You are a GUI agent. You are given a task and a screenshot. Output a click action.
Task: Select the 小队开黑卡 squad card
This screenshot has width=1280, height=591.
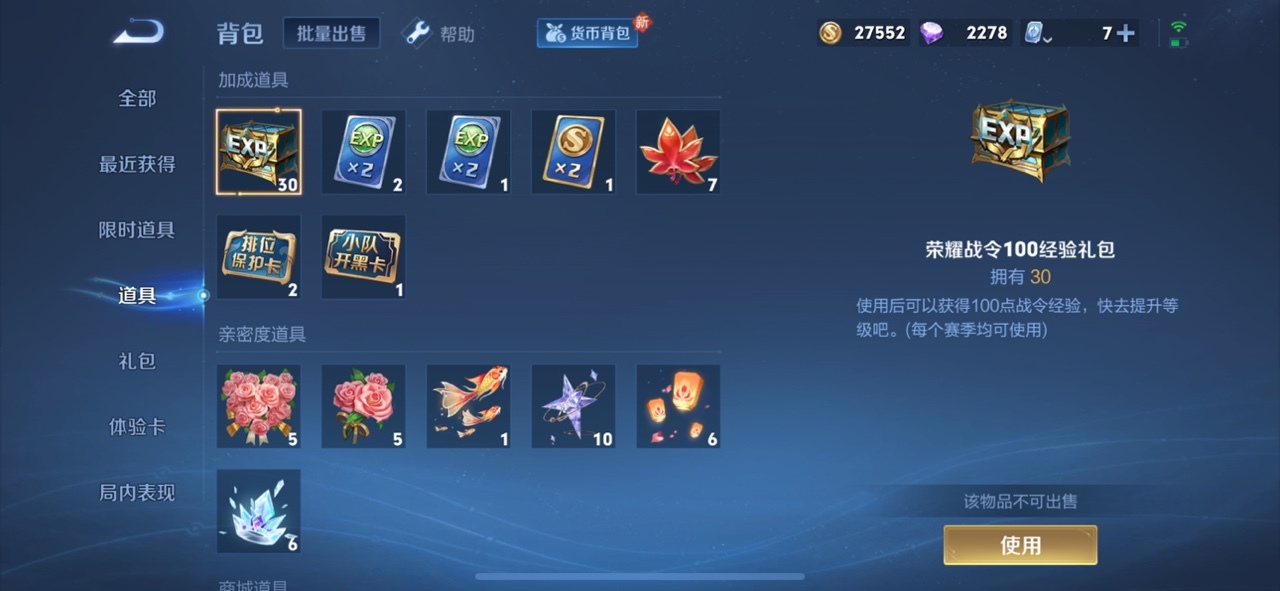tap(363, 257)
